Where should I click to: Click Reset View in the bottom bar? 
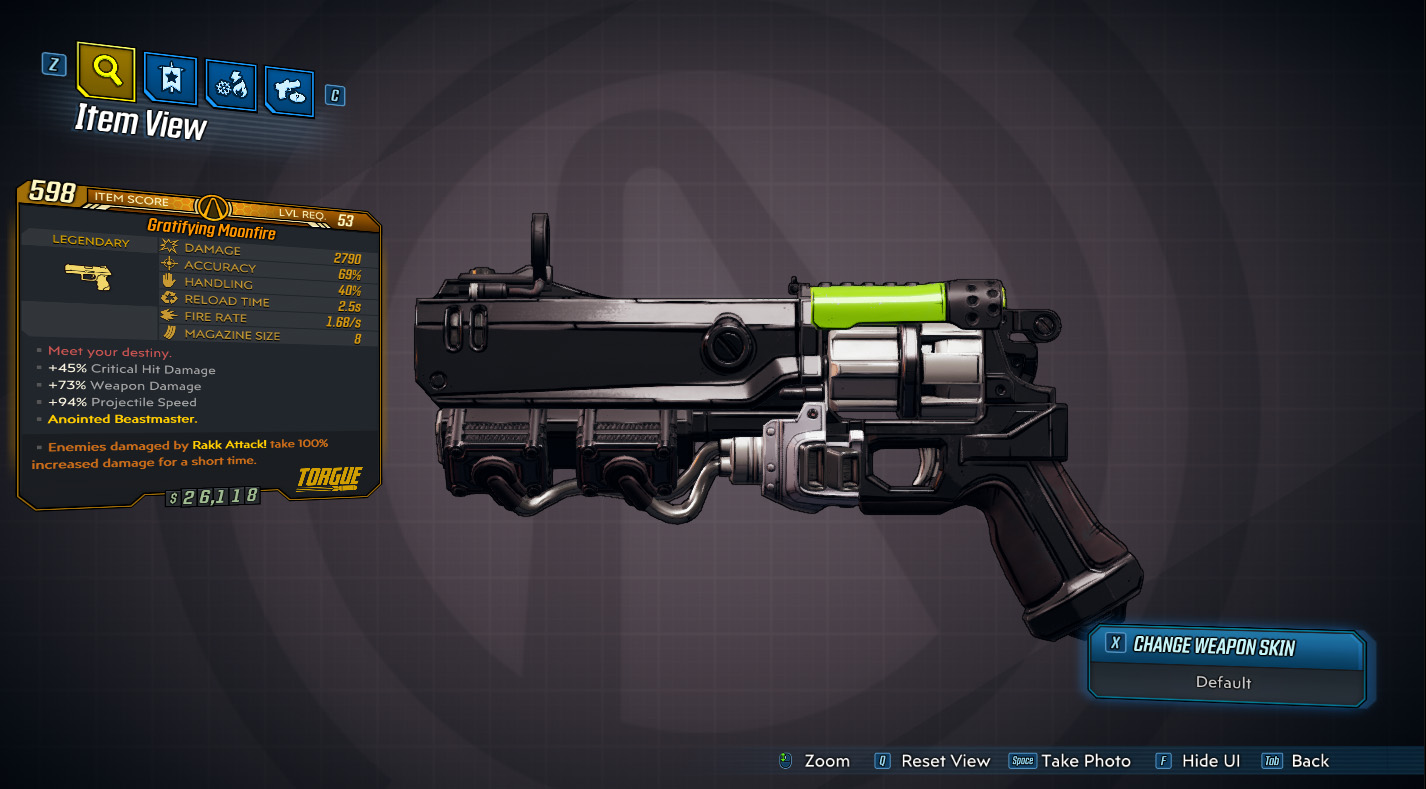[946, 760]
